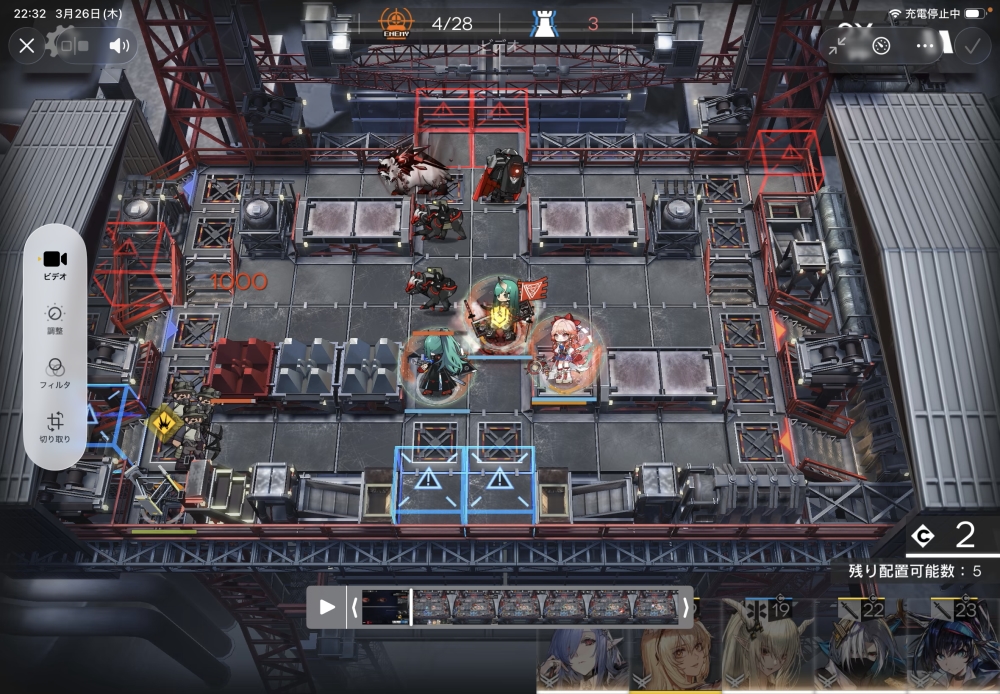Click the timeline's right trim handle
This screenshot has width=1000, height=694.
tap(685, 607)
